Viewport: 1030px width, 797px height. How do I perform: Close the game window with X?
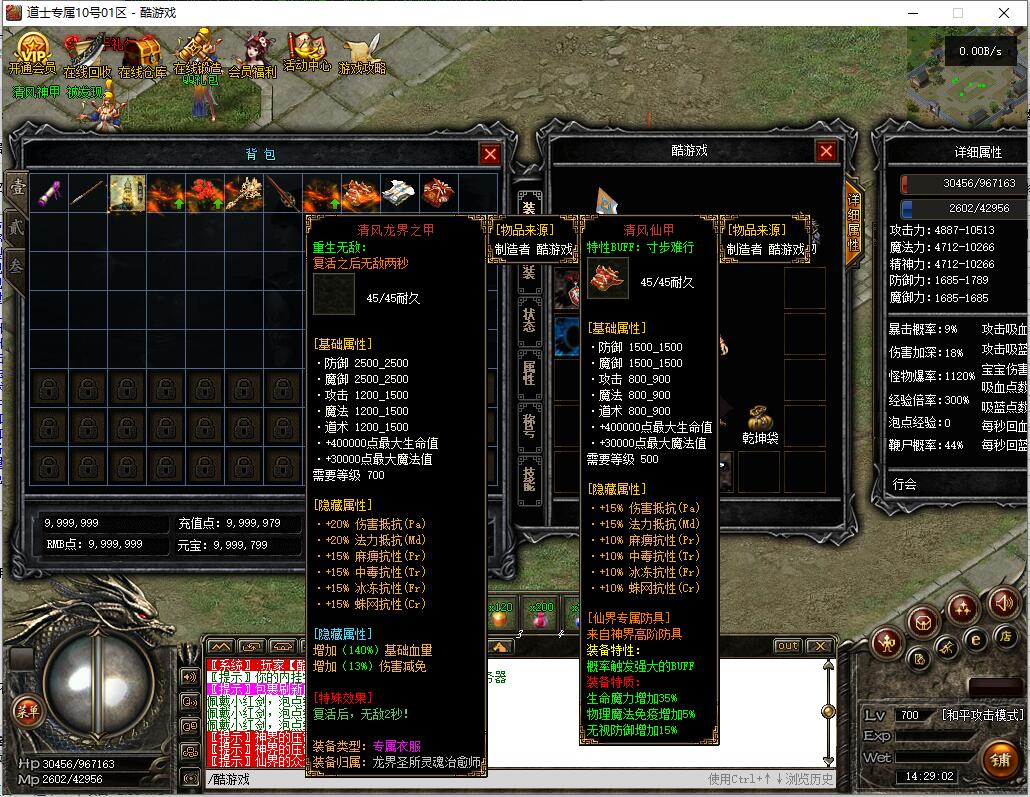1005,13
